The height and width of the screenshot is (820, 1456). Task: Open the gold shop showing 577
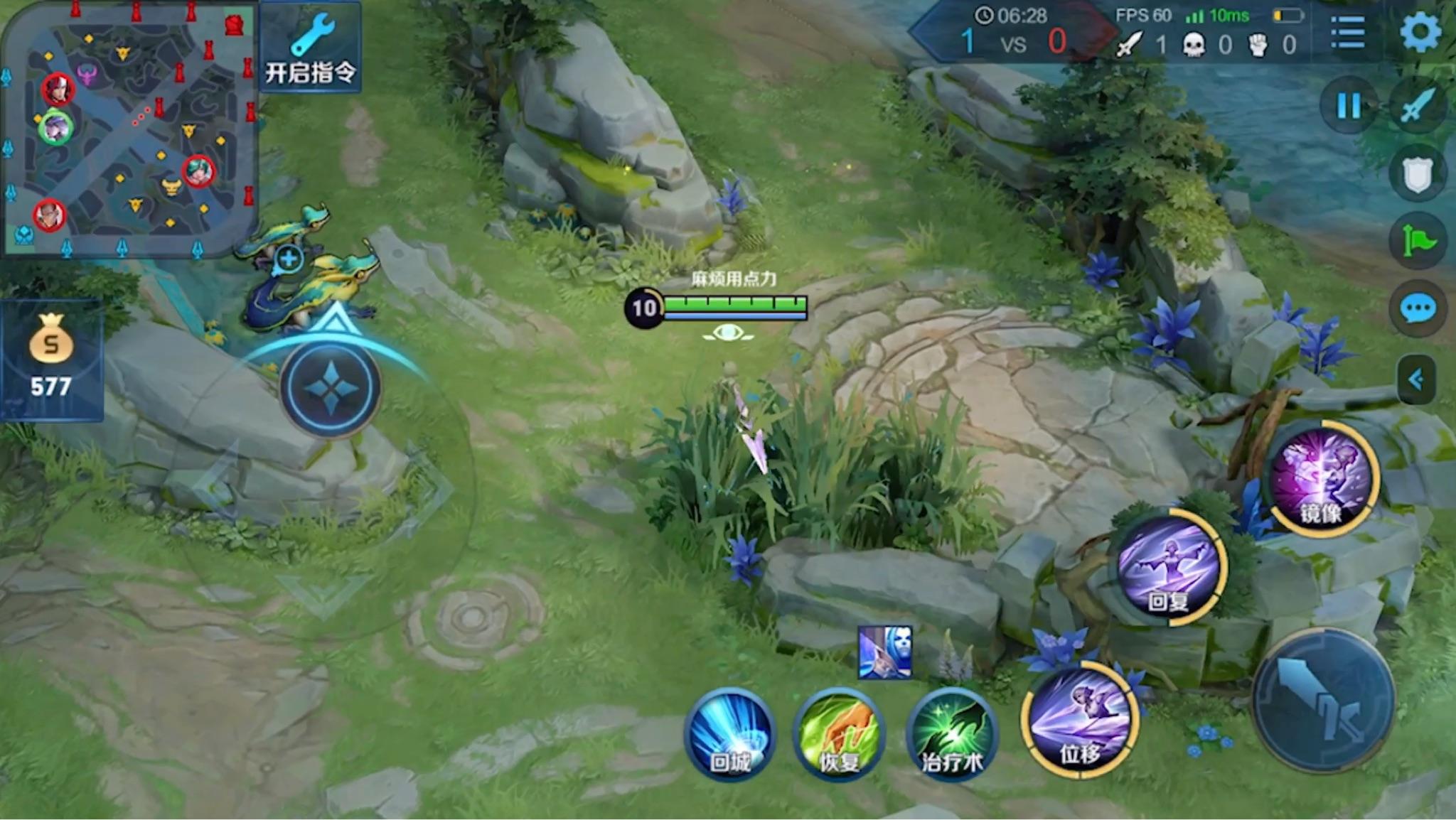[x=50, y=359]
